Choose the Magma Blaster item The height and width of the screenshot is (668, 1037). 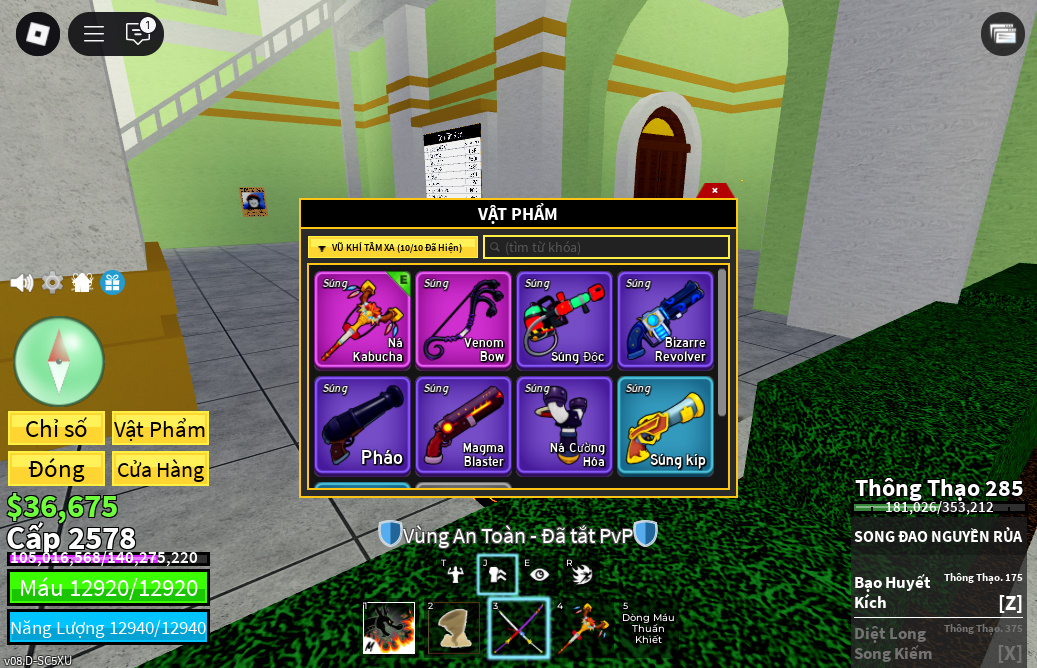tap(464, 425)
